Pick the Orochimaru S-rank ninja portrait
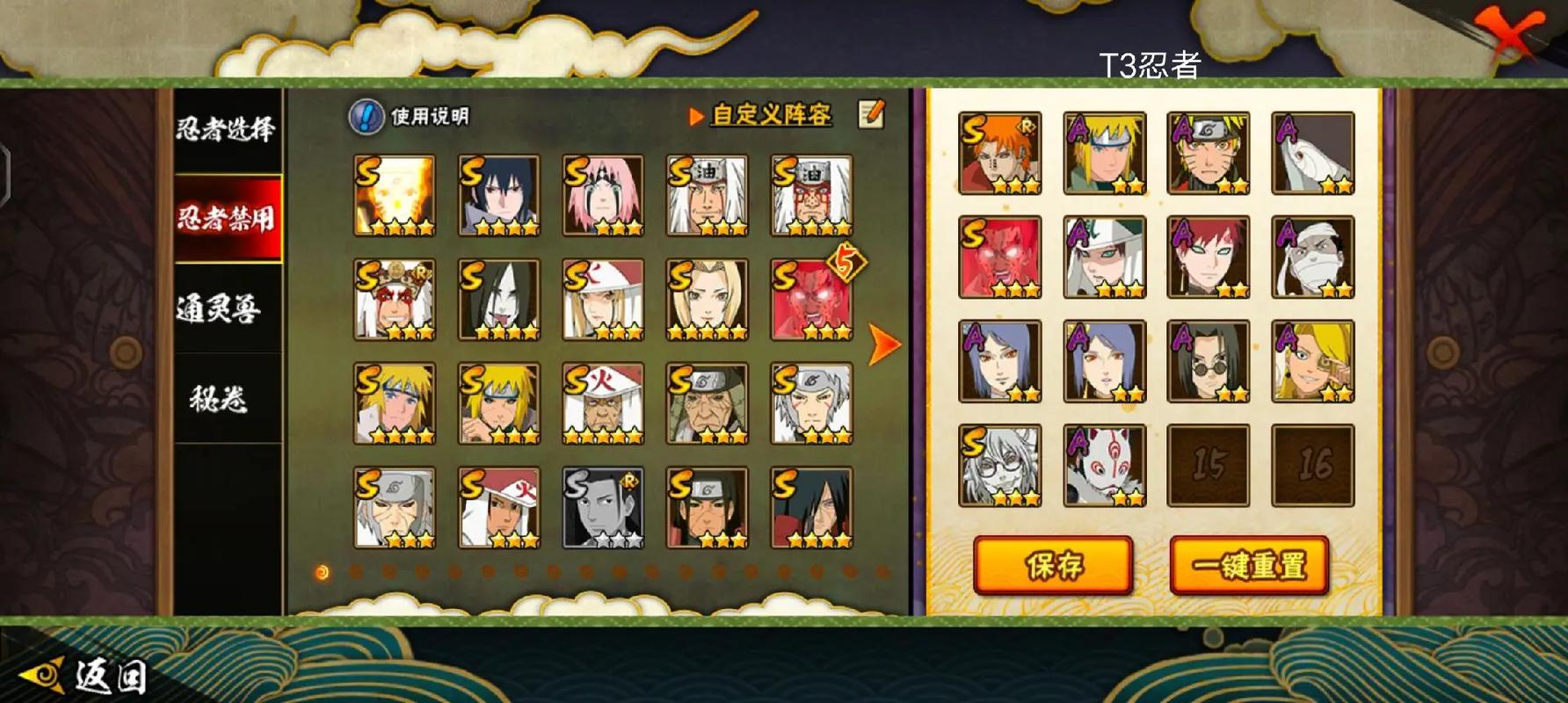This screenshot has width=1568, height=703. coord(498,300)
